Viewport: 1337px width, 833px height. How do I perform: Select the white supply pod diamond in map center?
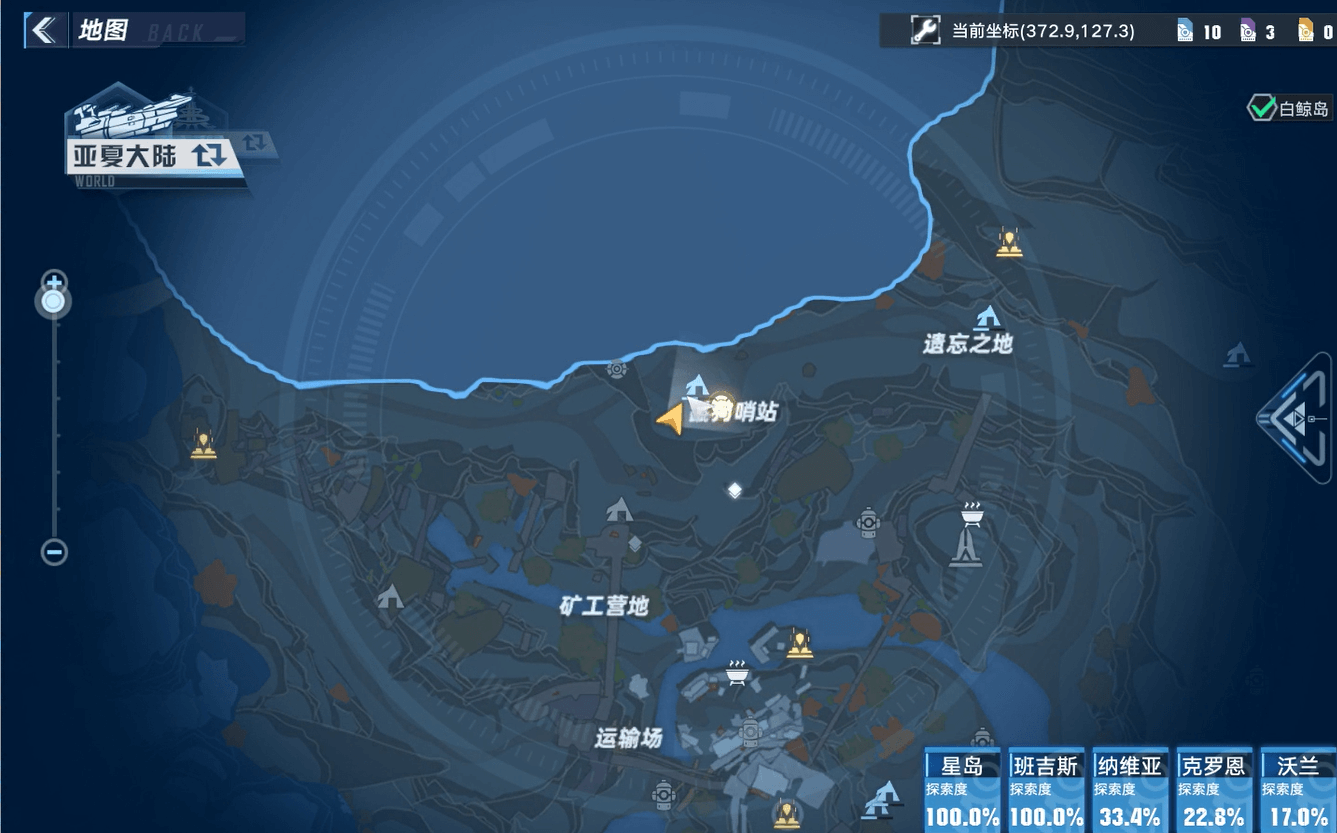(735, 489)
